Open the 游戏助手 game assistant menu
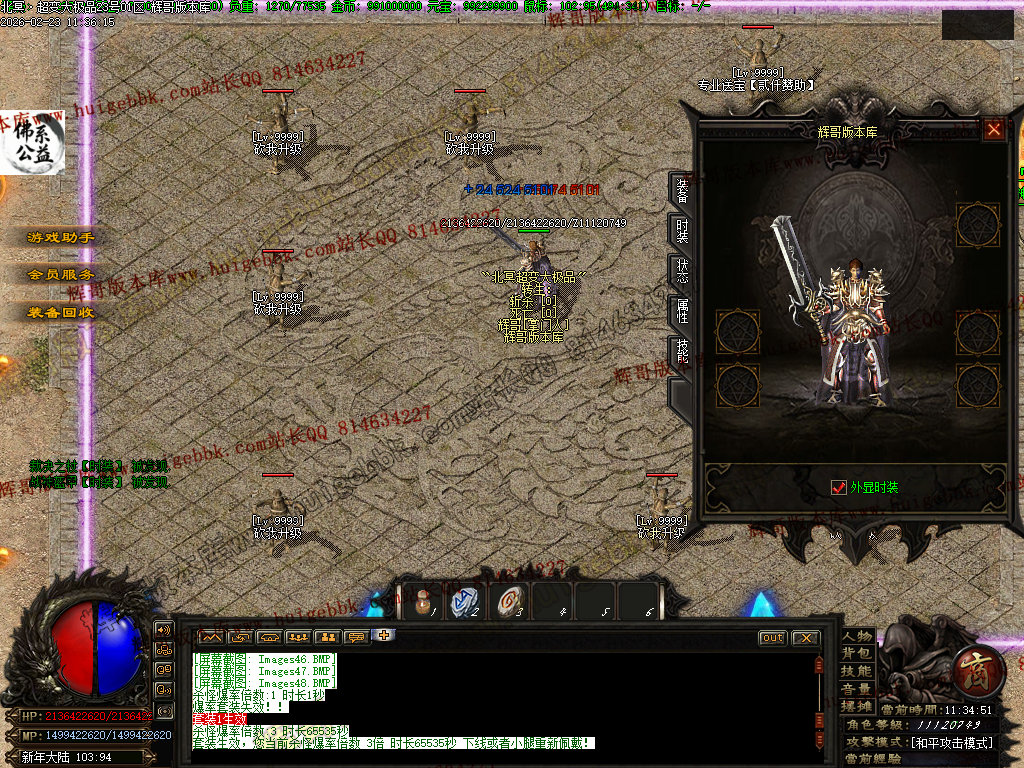This screenshot has height=768, width=1024. (61, 238)
